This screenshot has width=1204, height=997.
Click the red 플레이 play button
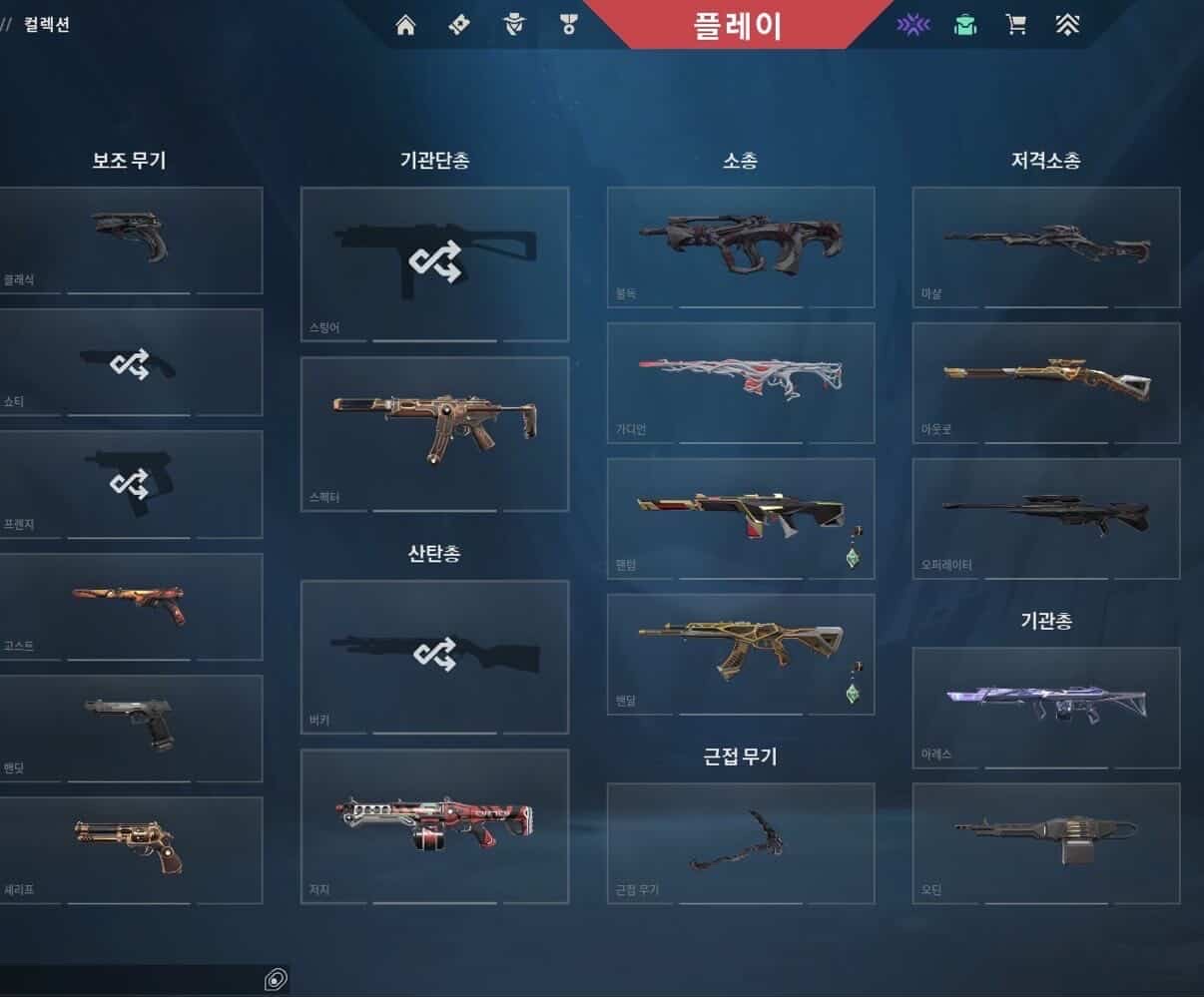tap(738, 25)
